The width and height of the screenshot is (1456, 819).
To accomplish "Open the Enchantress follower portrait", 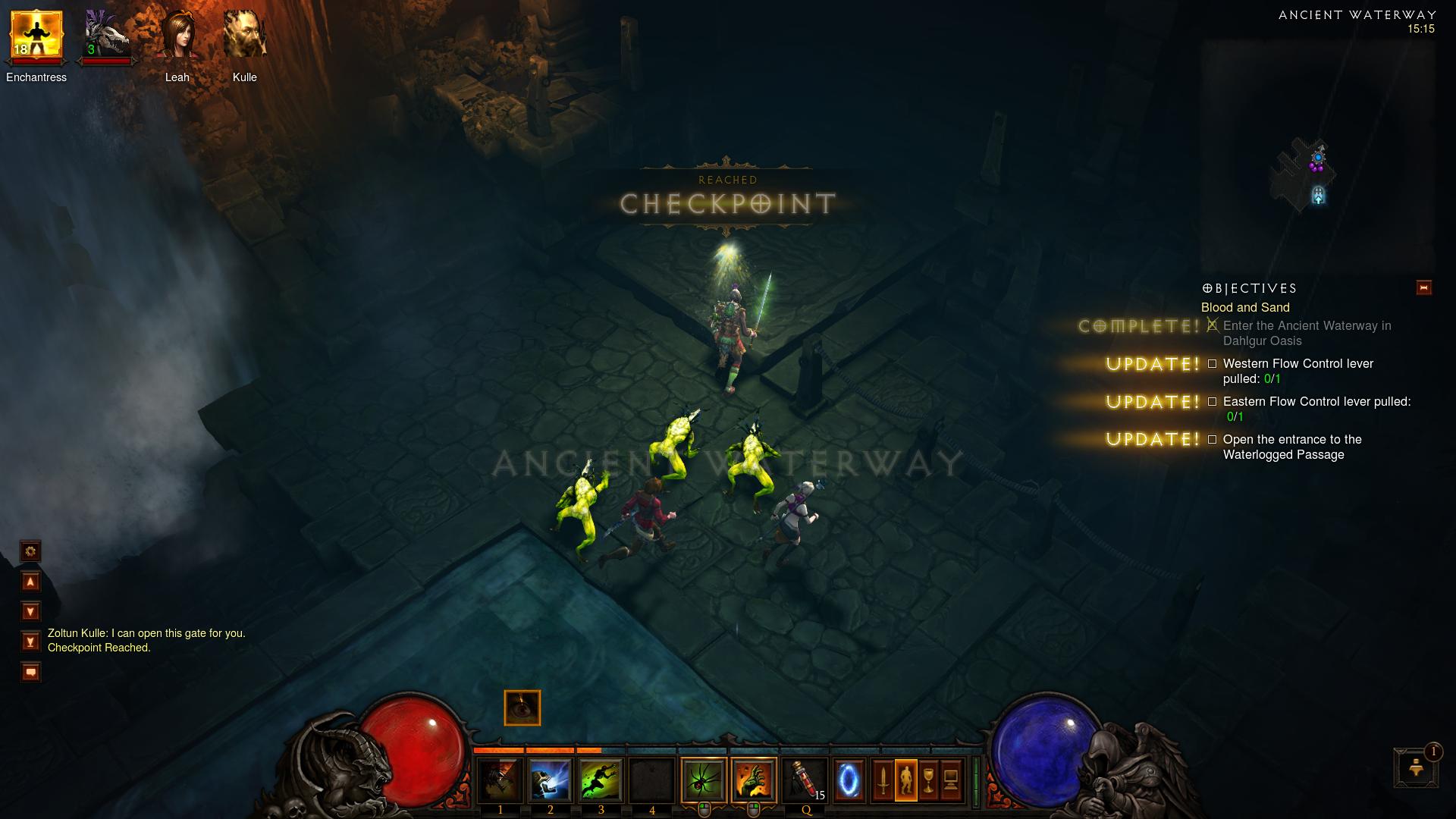I will (36, 36).
